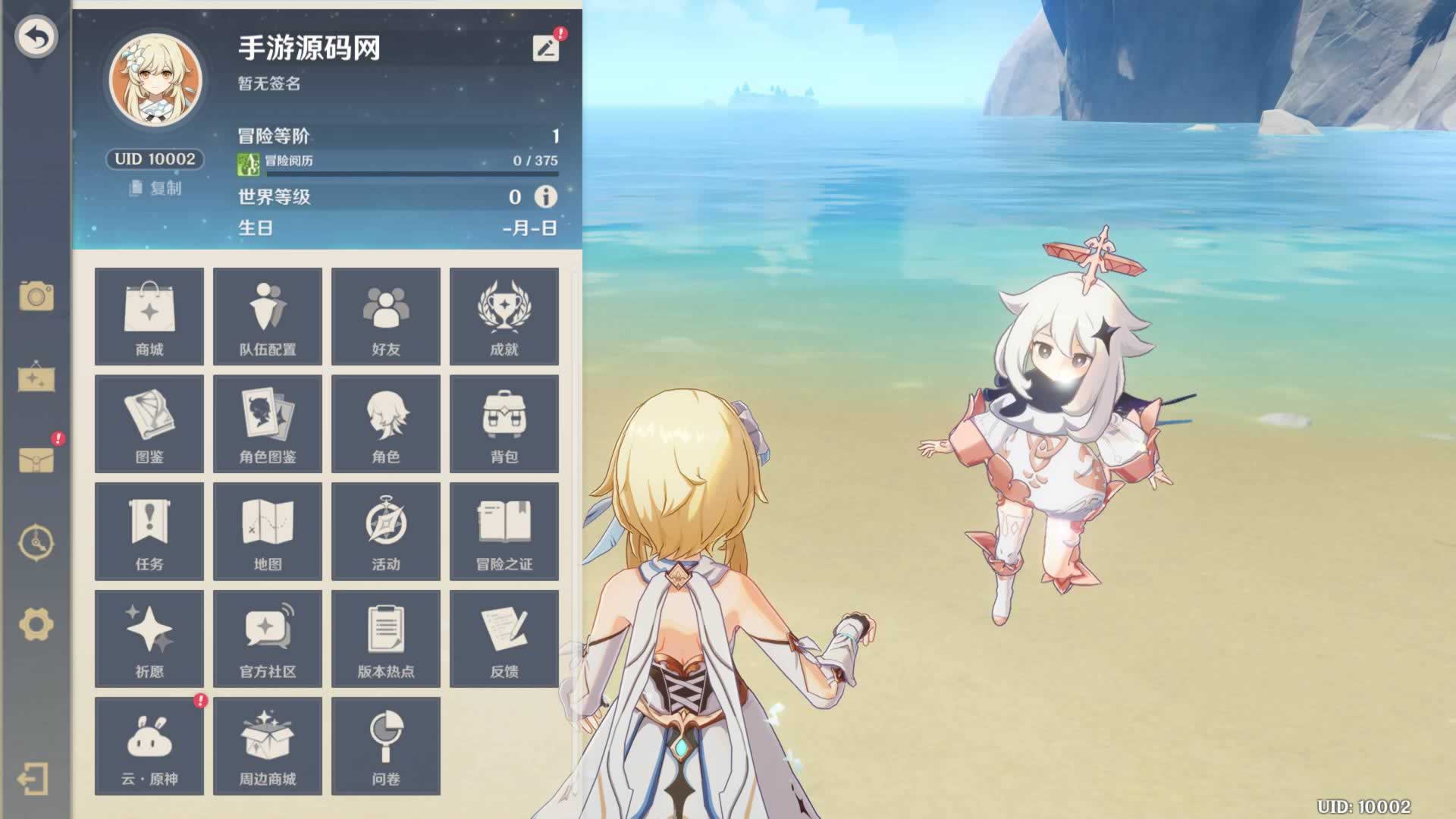Open the 任务 quest menu
Image resolution: width=1456 pixels, height=819 pixels.
[x=149, y=532]
